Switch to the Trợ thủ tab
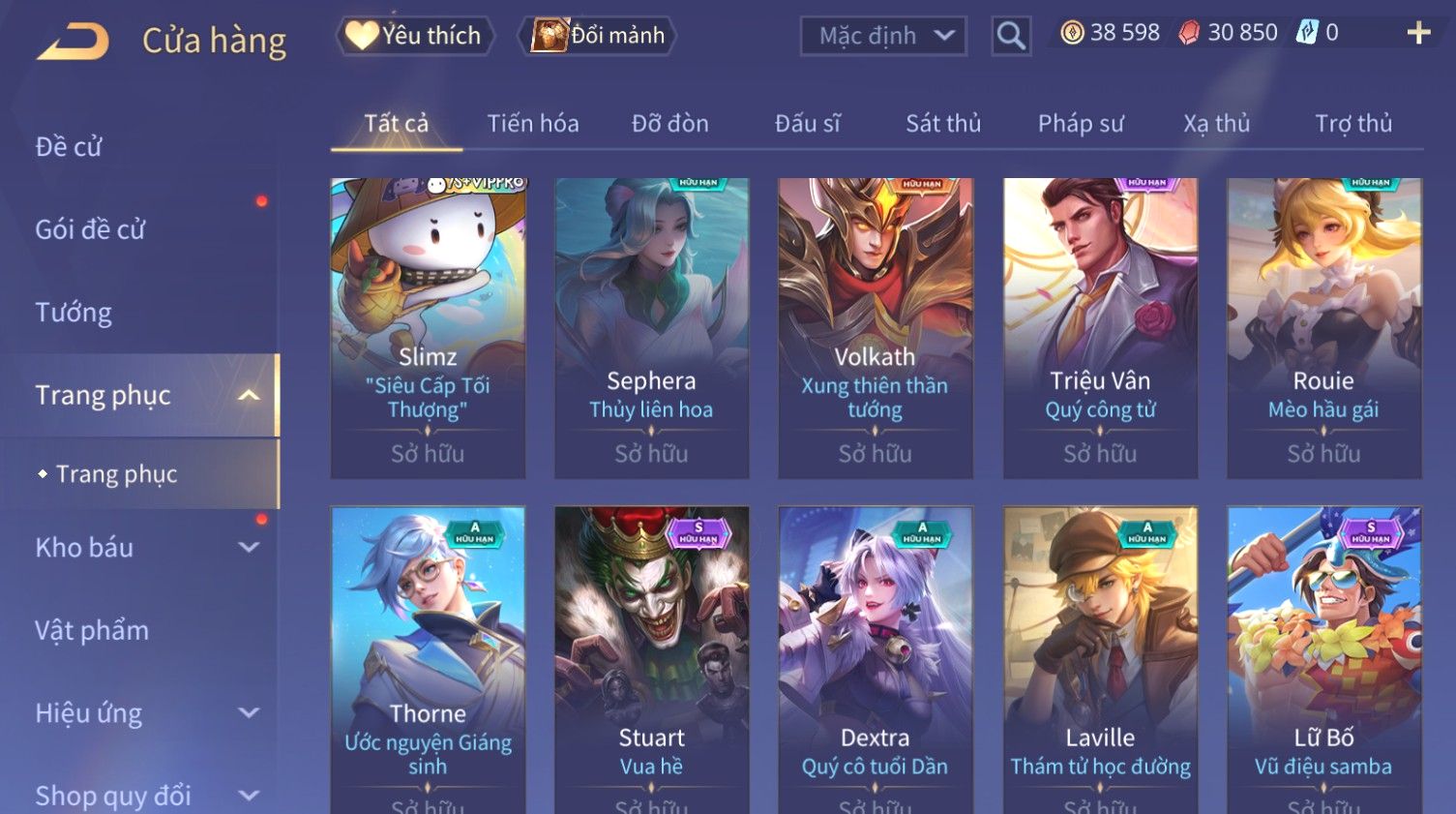This screenshot has height=814, width=1456. click(1353, 124)
